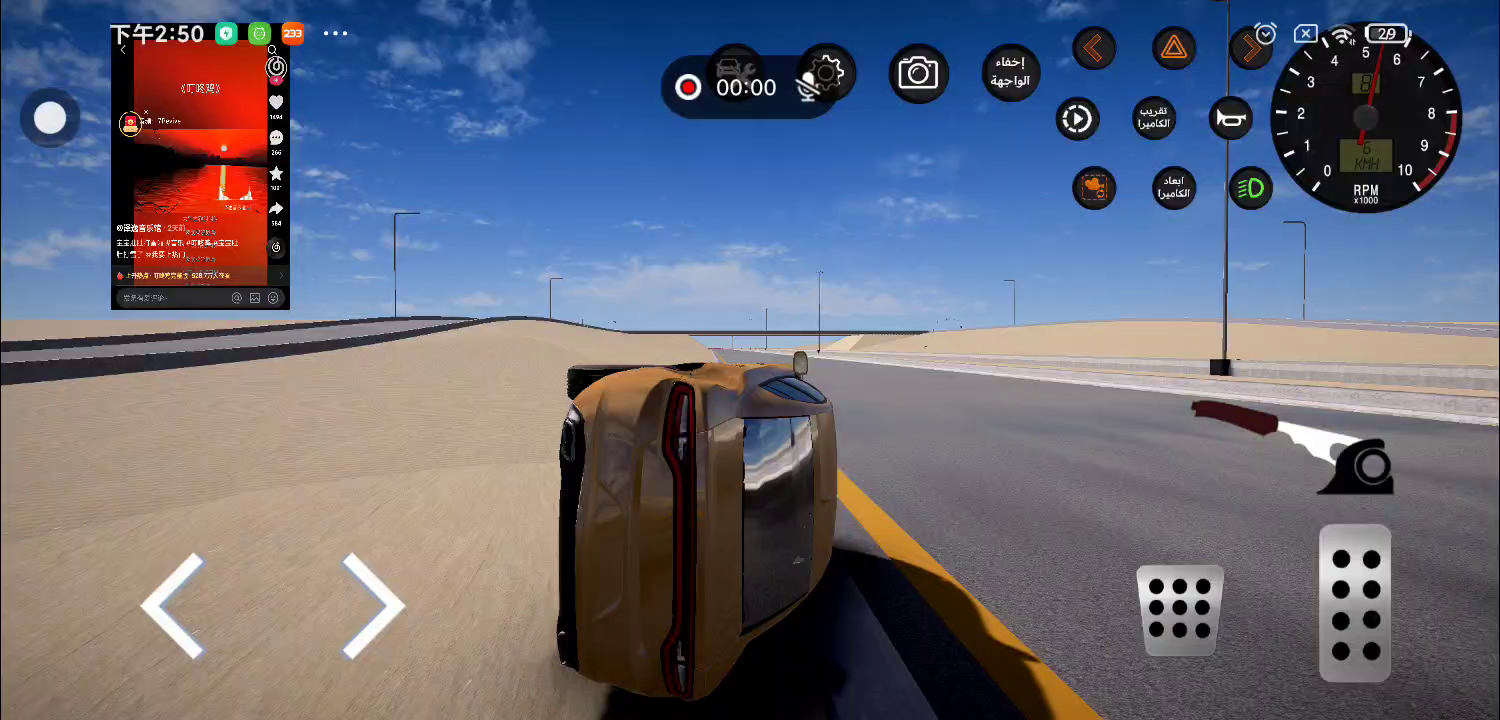
Task: Turn on the hazard warning lights
Action: pos(1173,48)
